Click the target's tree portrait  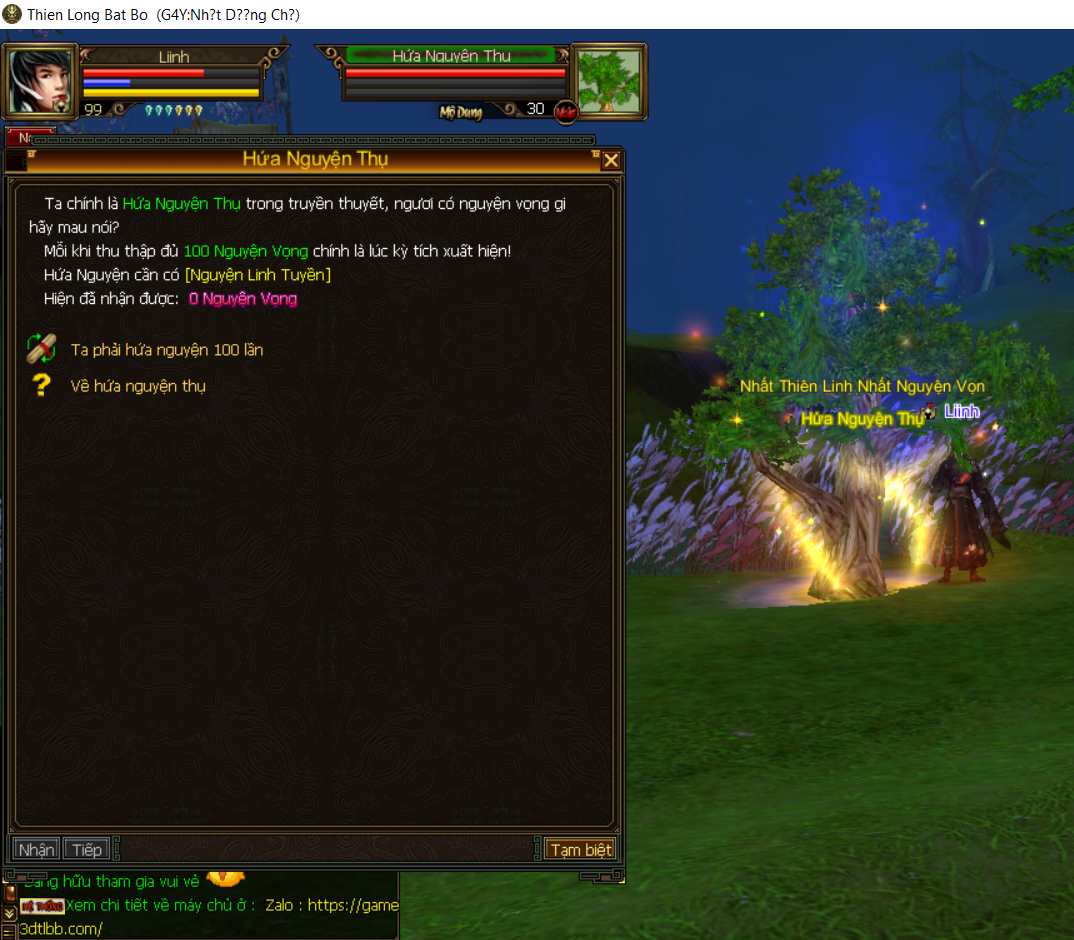click(607, 80)
